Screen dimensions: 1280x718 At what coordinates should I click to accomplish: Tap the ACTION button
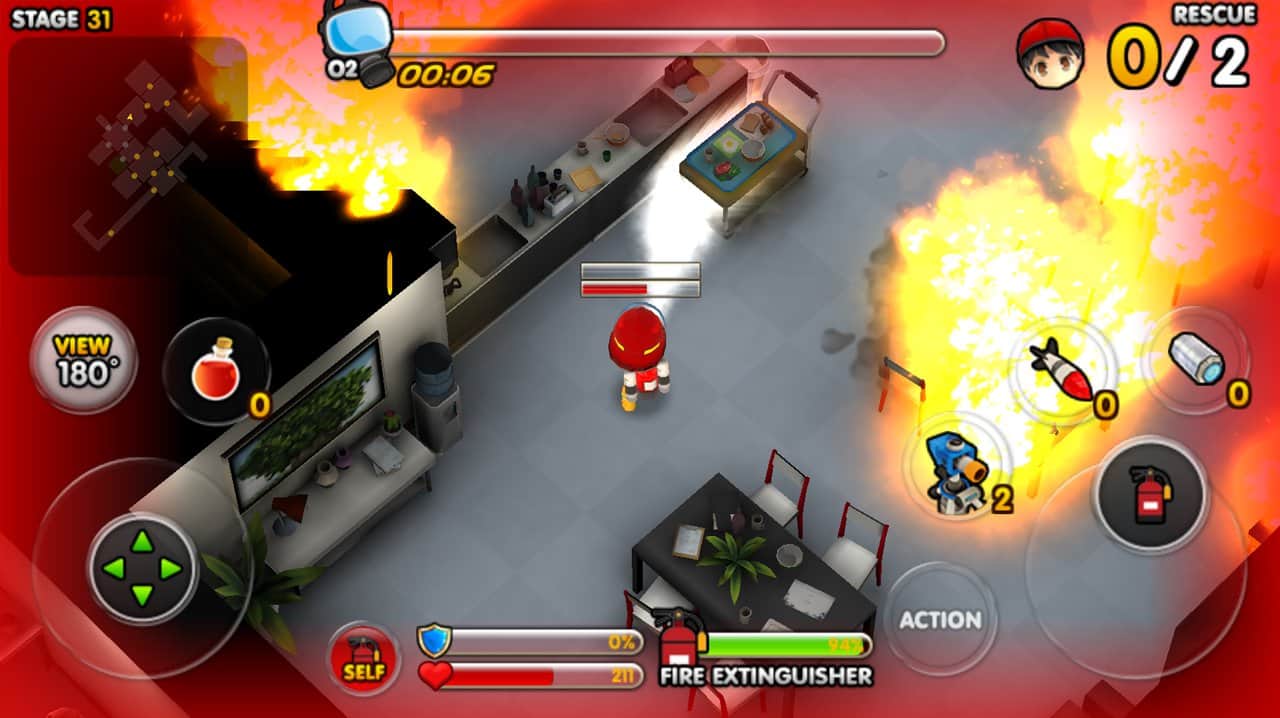point(939,619)
